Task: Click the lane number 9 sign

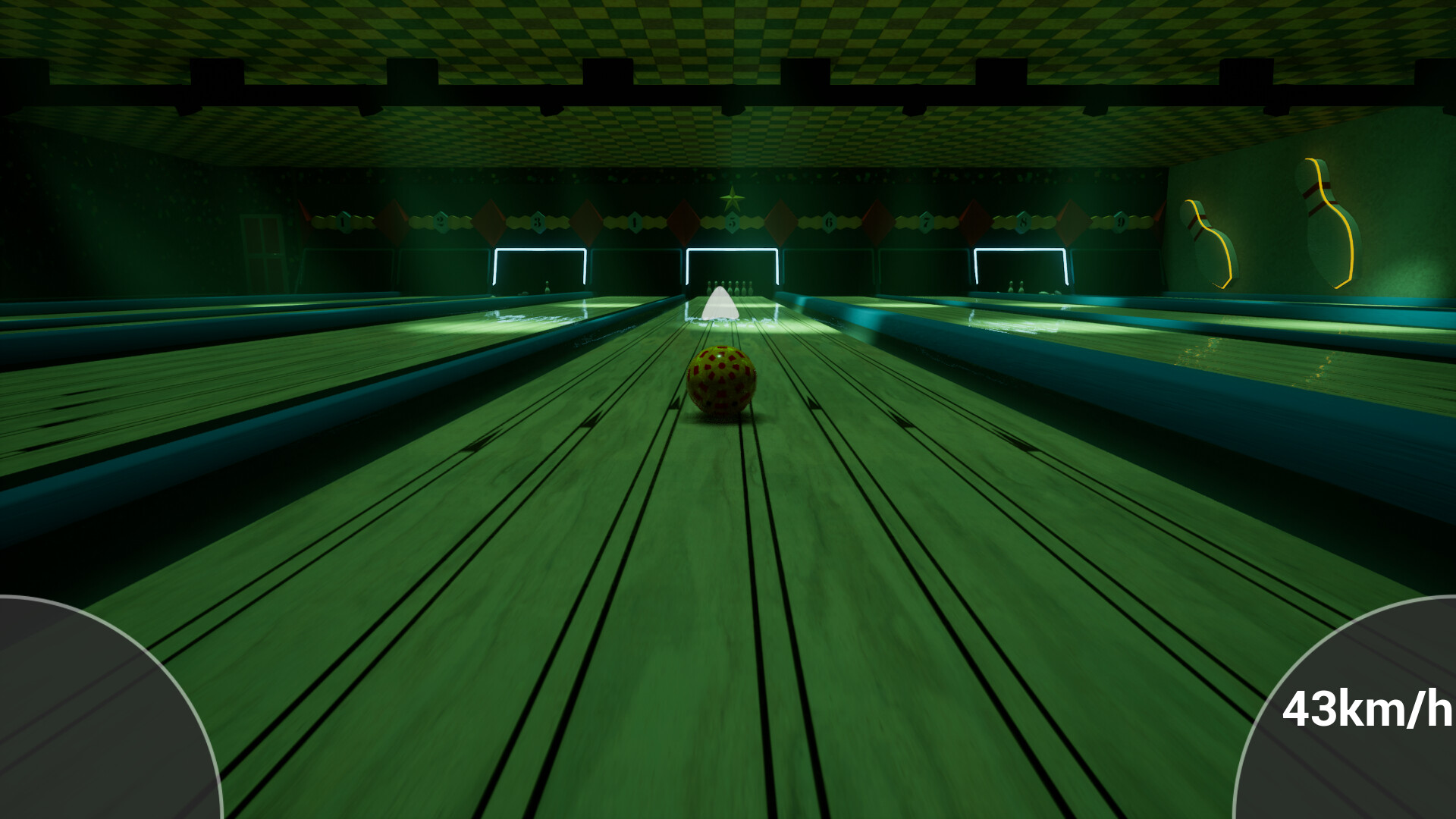Action: click(1120, 221)
